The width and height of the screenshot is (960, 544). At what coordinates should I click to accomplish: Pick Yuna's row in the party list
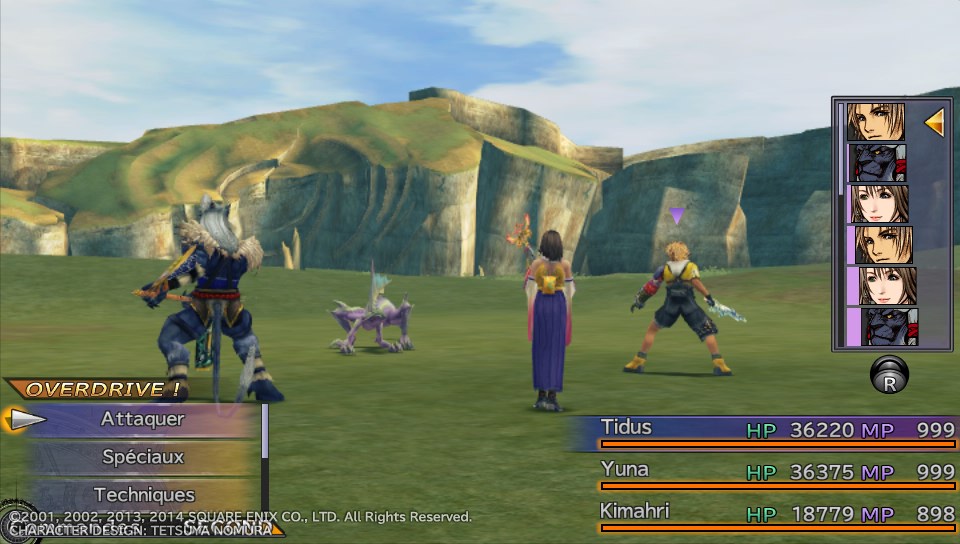(x=762, y=471)
